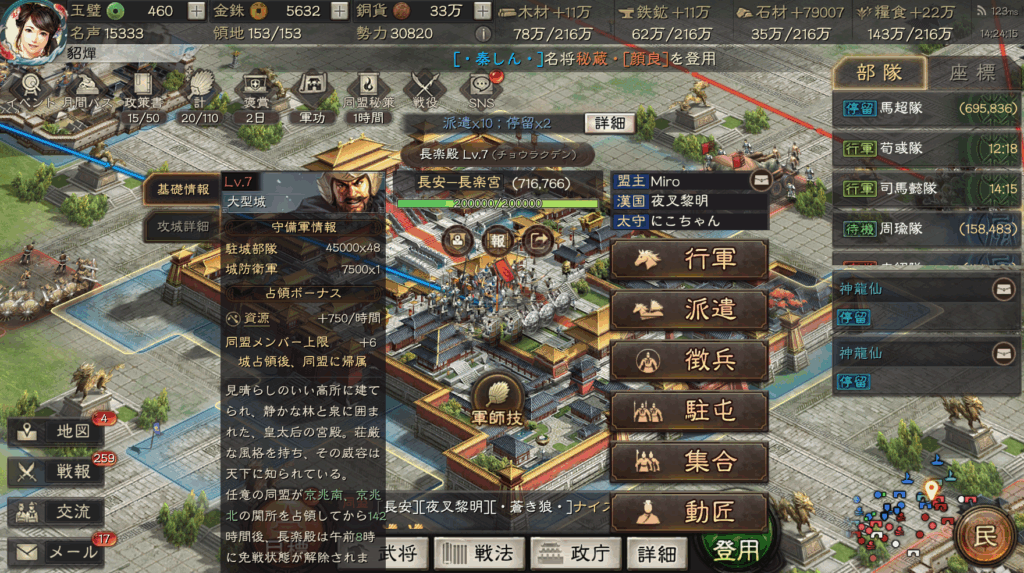Image resolution: width=1024 pixels, height=573 pixels.
Task: Switch to the 座標 coordinates tab
Action: (971, 72)
